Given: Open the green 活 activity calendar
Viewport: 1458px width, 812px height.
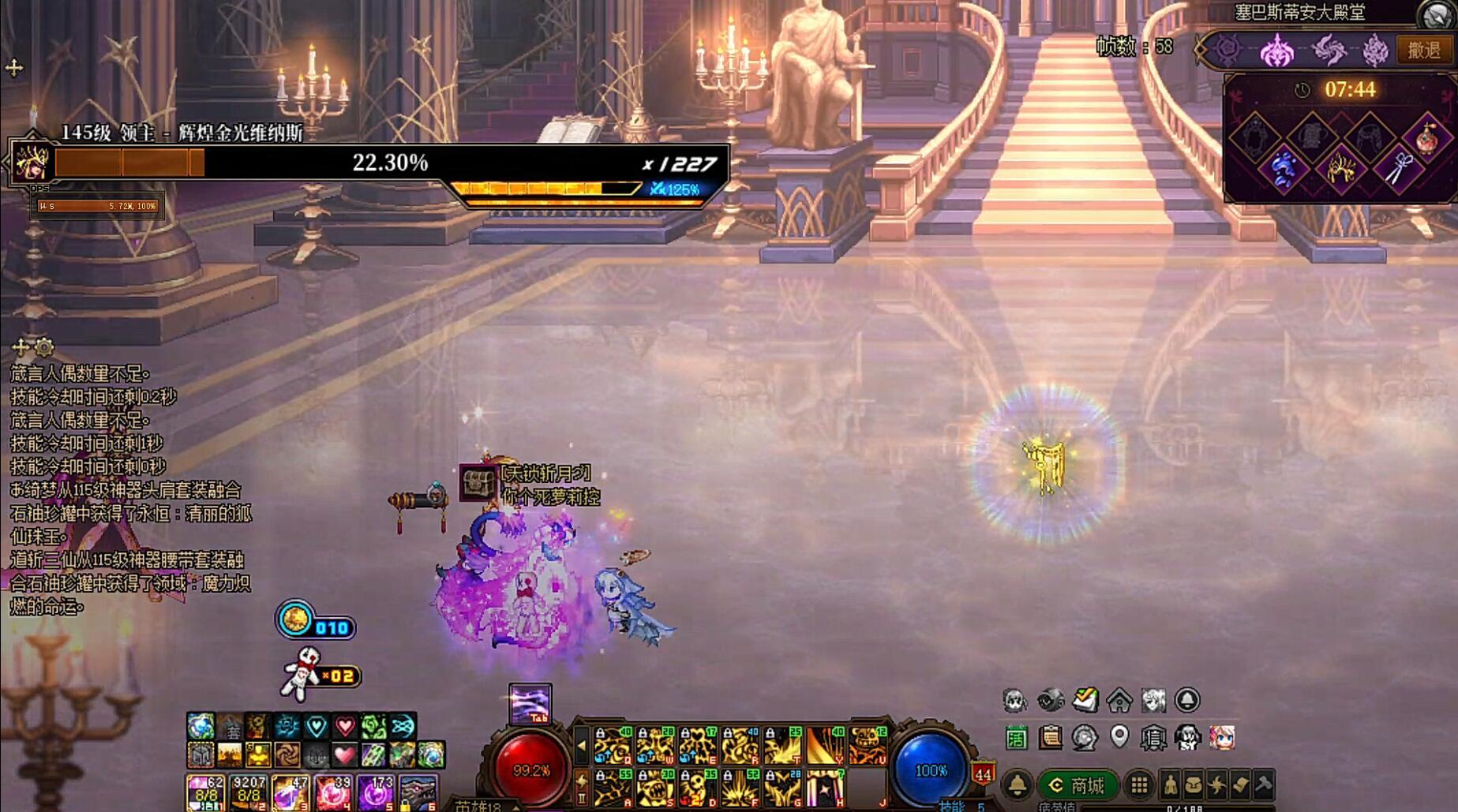Looking at the screenshot, I should [1016, 739].
